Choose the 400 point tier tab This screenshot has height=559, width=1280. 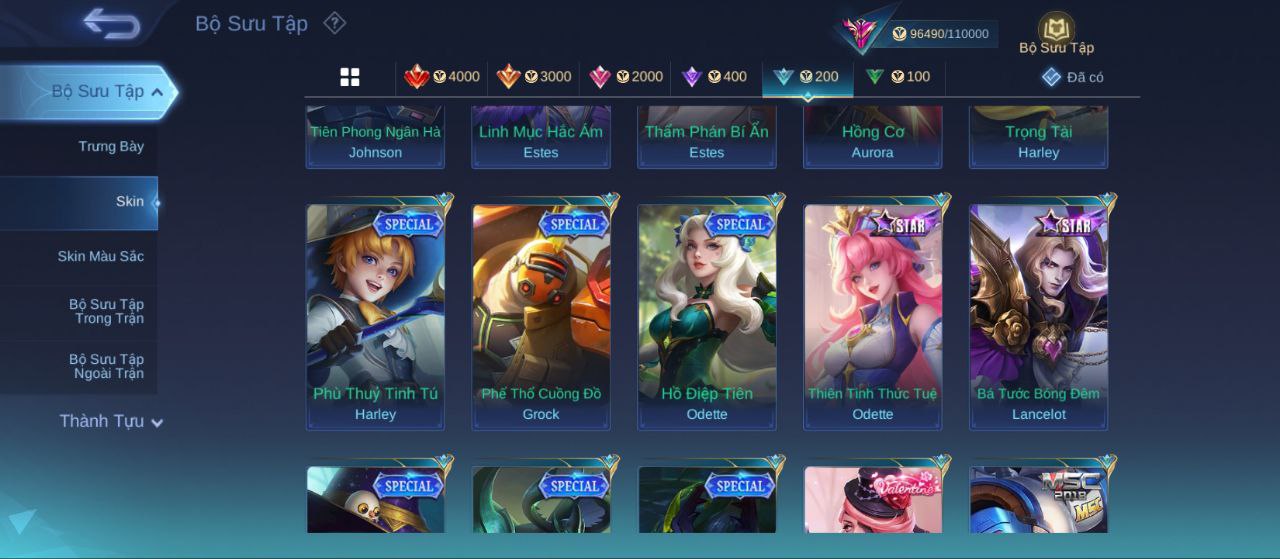[714, 77]
